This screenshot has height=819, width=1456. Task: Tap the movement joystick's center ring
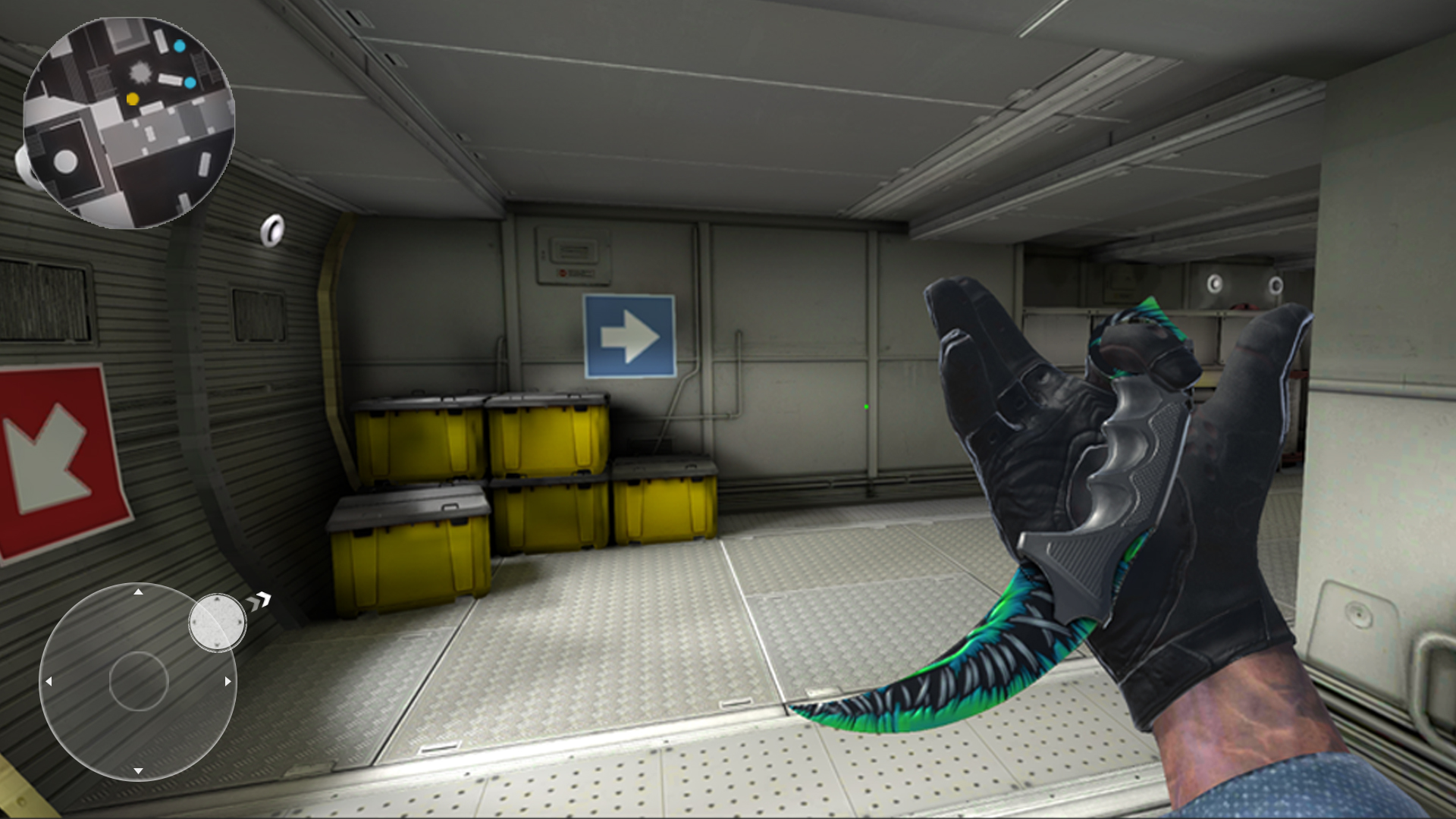pyautogui.click(x=138, y=681)
